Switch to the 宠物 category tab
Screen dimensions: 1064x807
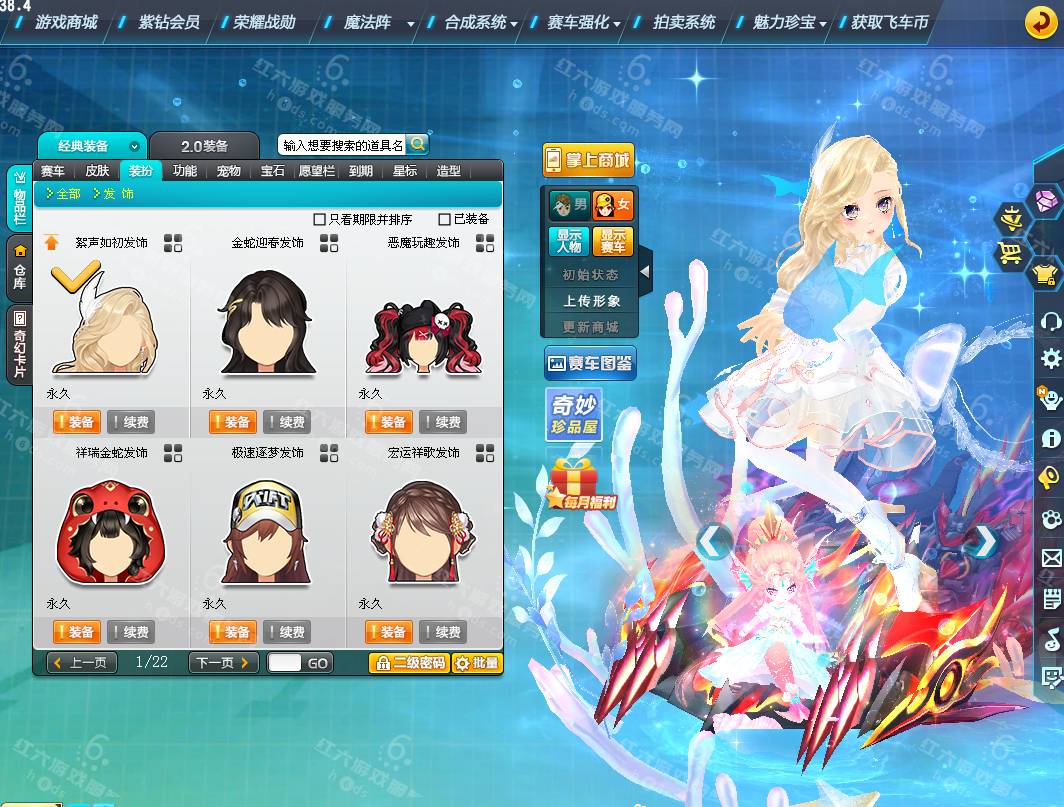(x=228, y=171)
